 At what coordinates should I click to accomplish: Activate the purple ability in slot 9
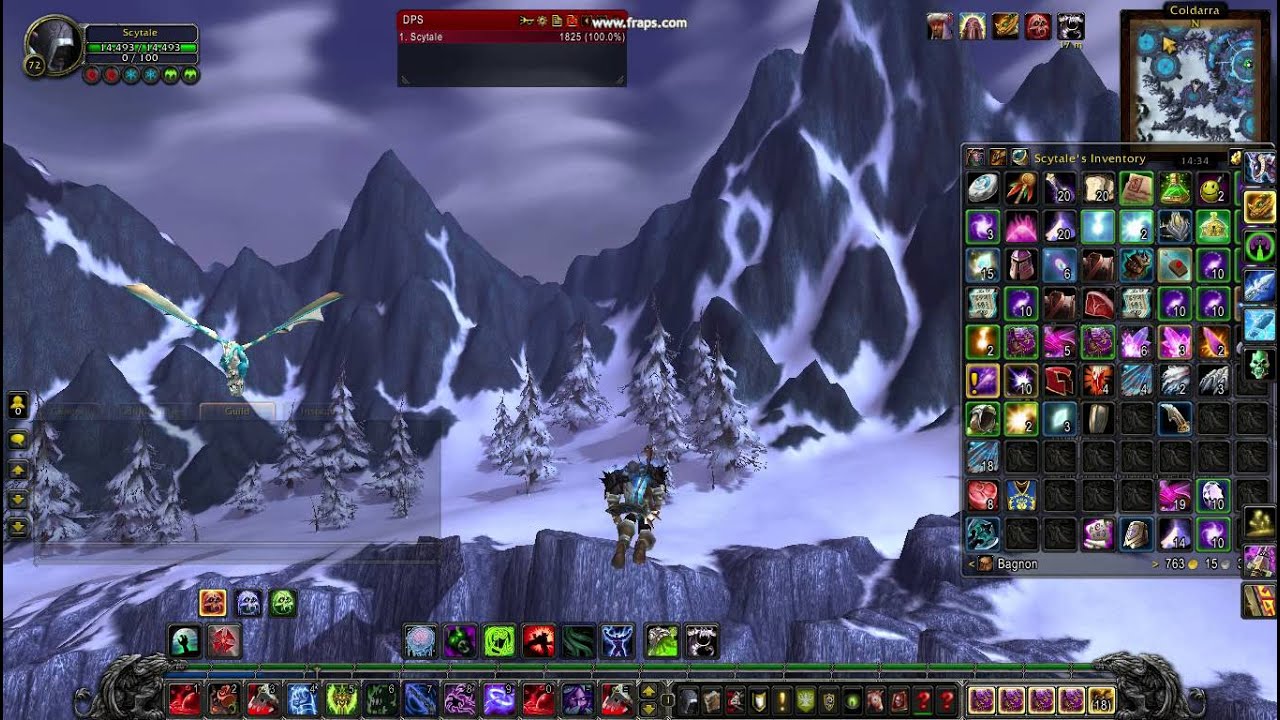coord(499,698)
